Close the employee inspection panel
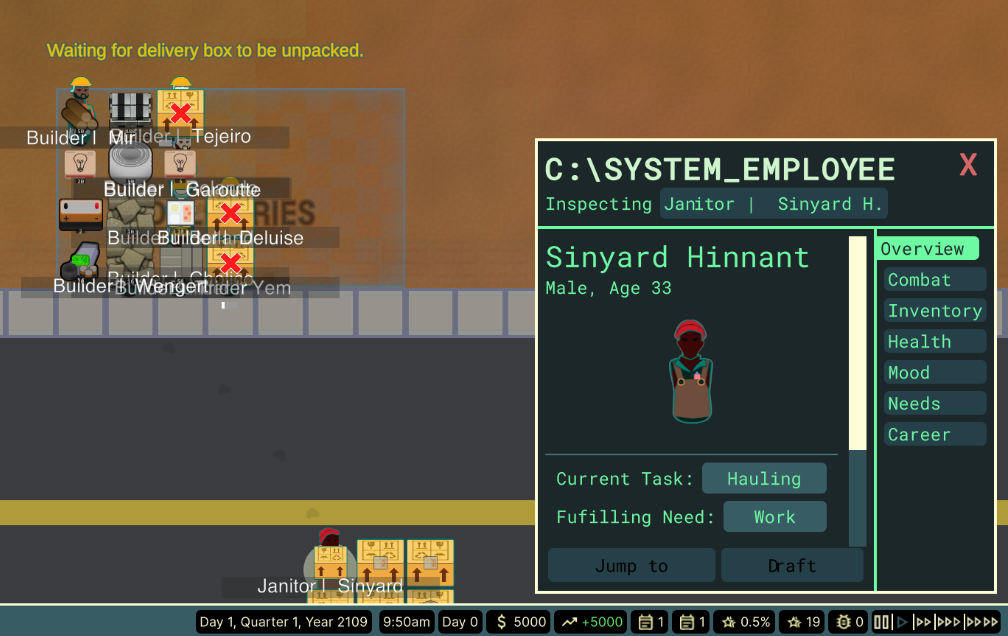The width and height of the screenshot is (1008, 636). [967, 165]
